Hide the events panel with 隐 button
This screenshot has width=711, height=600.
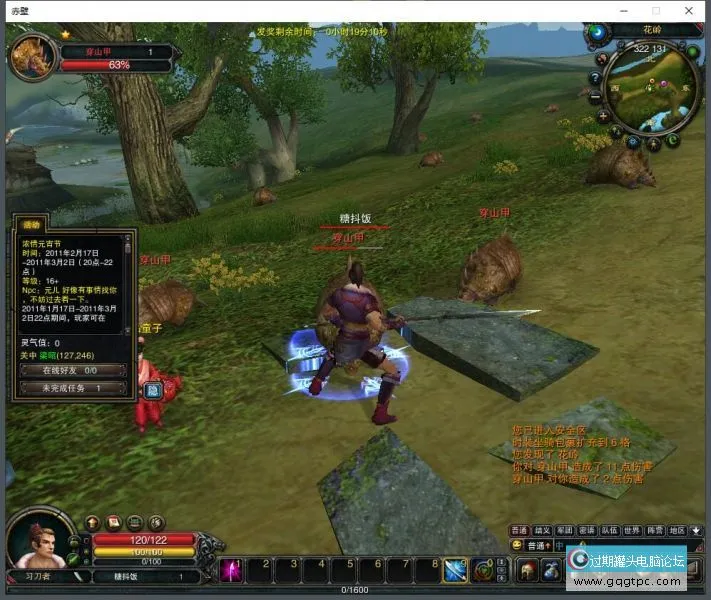point(154,391)
